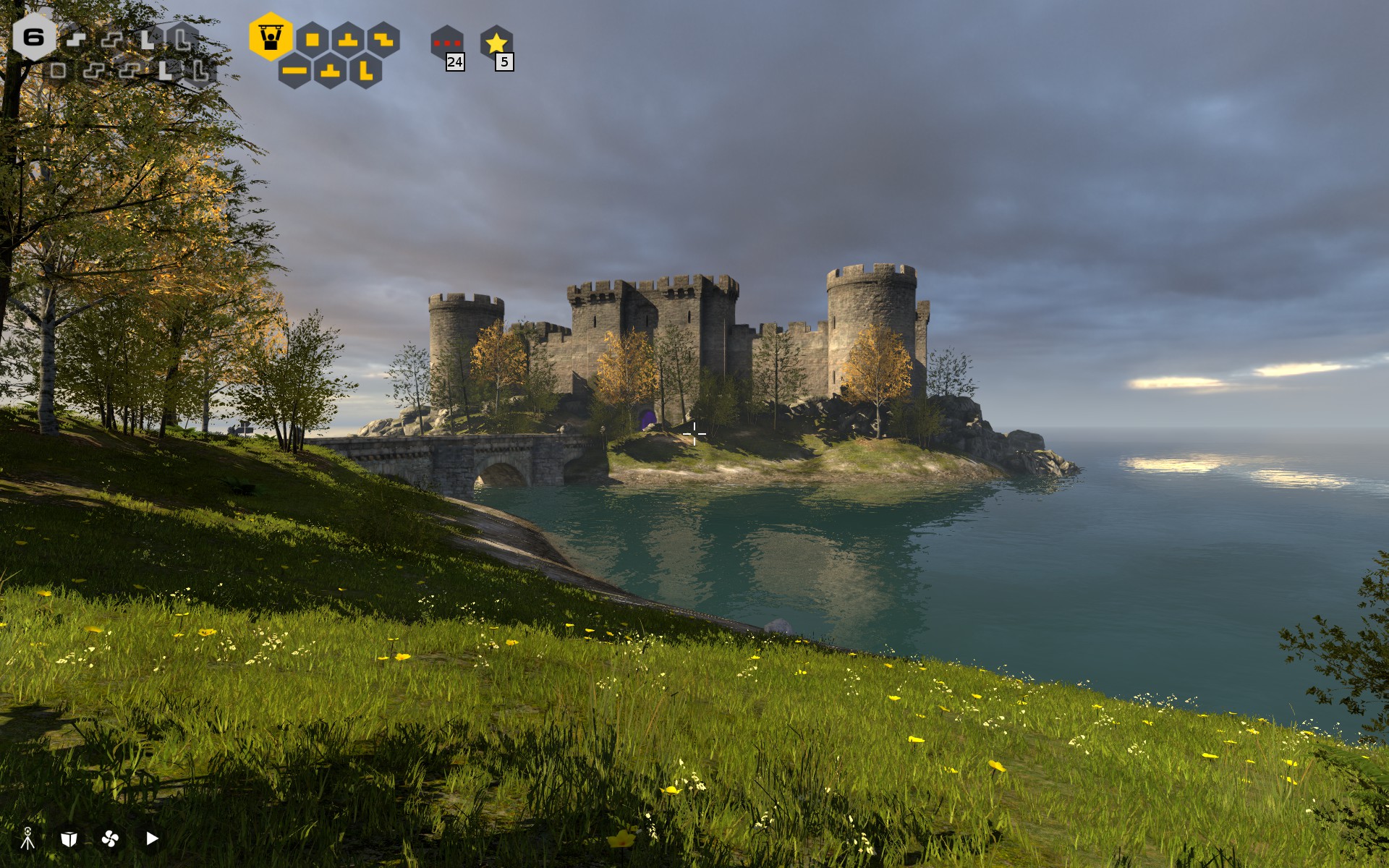Select the fan tool icon

click(x=111, y=838)
